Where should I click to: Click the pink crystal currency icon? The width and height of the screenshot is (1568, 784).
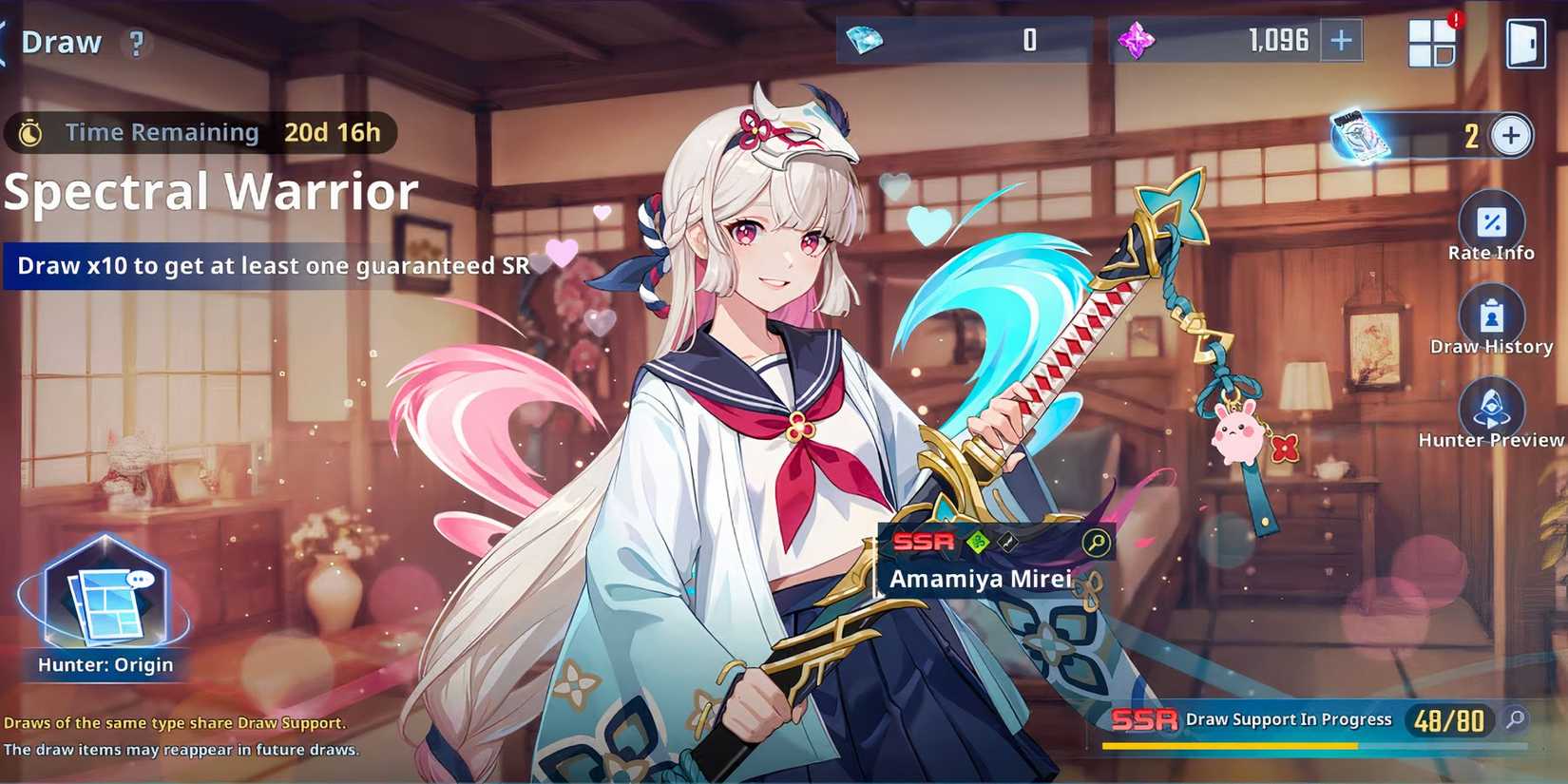1139,40
